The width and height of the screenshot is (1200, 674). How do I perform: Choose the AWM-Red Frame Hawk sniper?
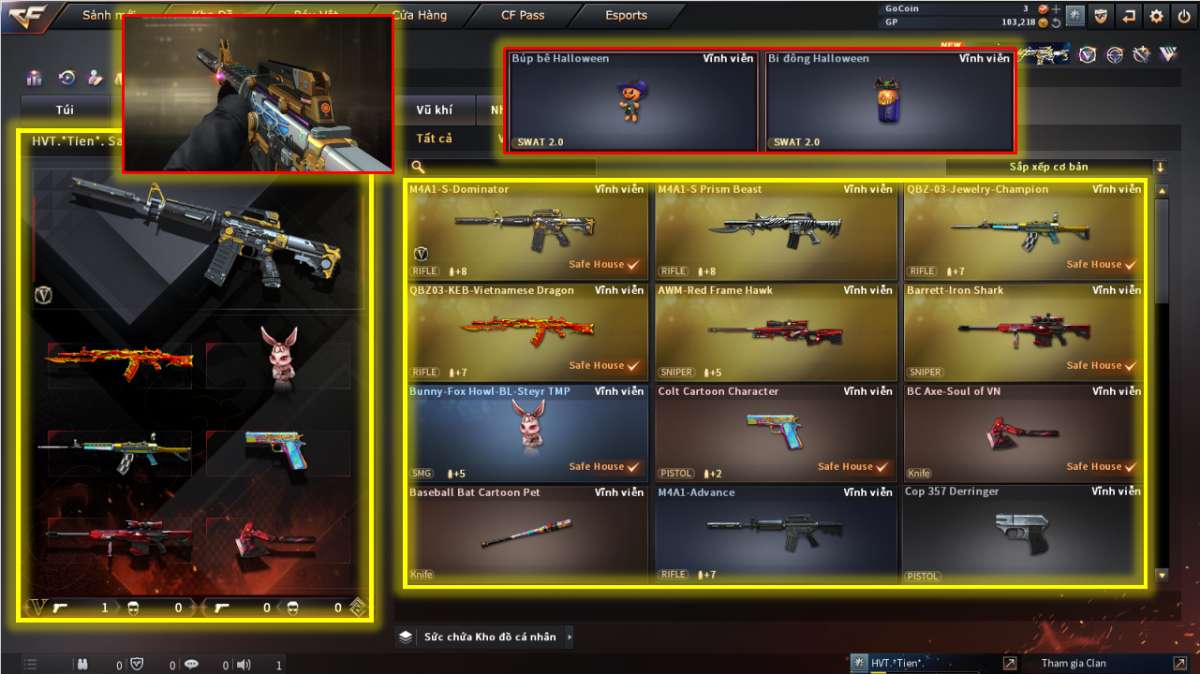pyautogui.click(x=775, y=330)
